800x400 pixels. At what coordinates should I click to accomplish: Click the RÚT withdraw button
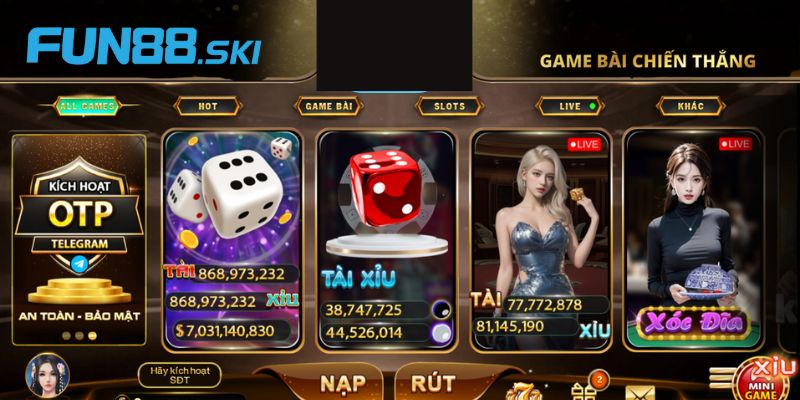432,384
